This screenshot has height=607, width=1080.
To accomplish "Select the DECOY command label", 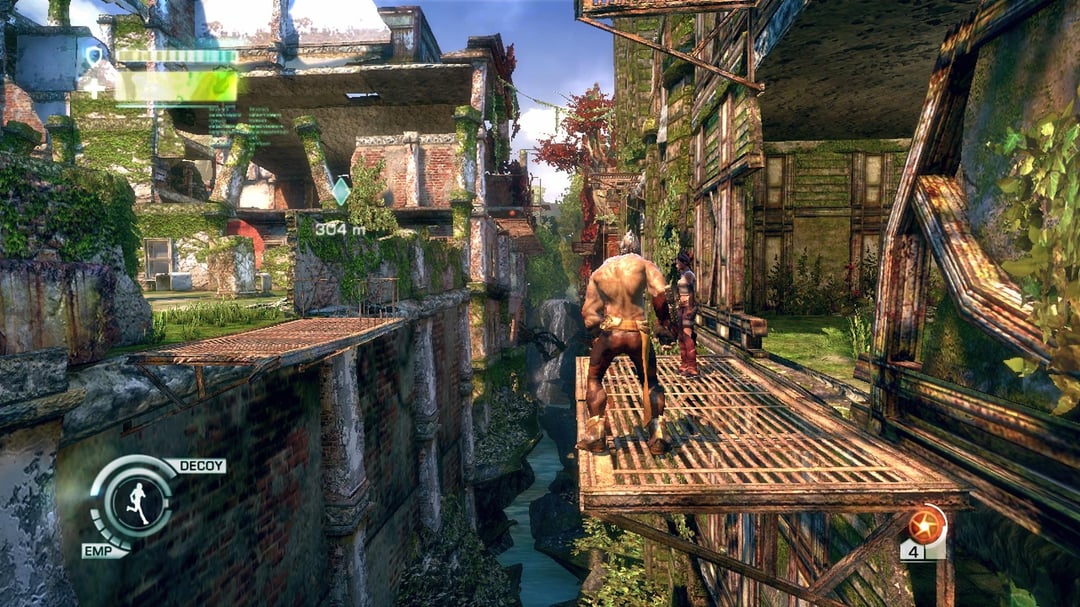I will 196,466.
